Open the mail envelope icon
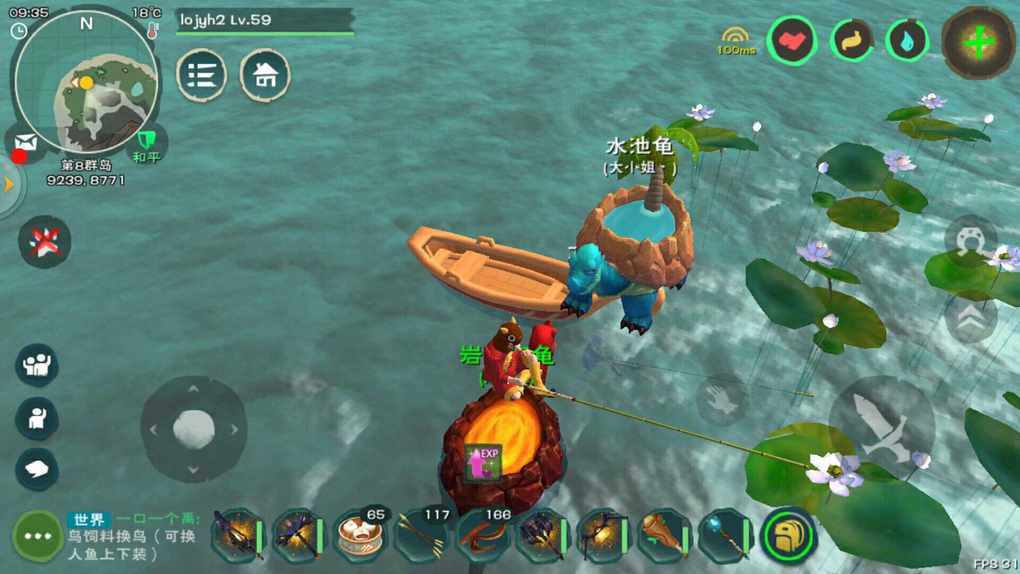 point(26,143)
